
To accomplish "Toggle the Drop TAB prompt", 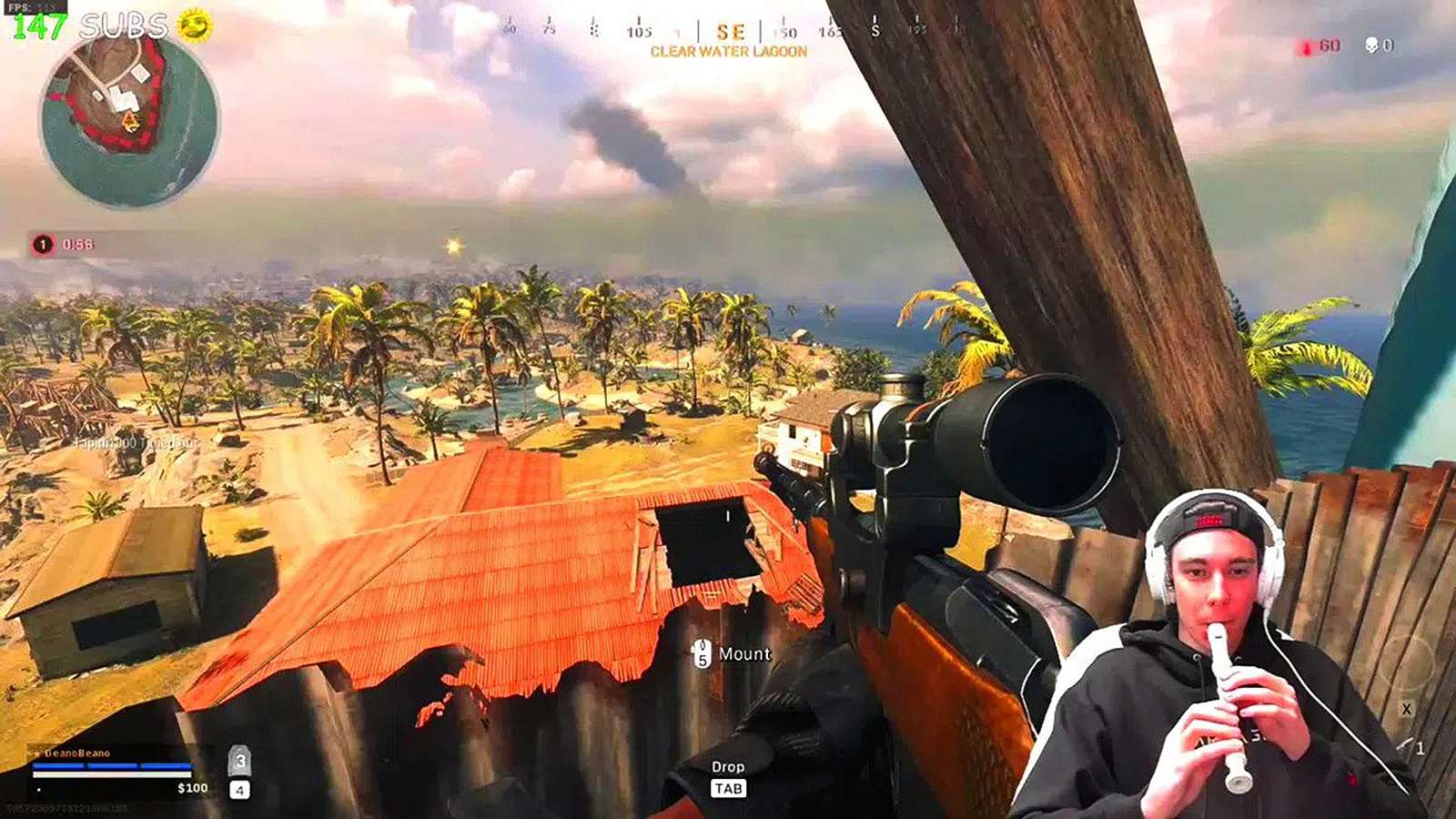I will pos(728,776).
